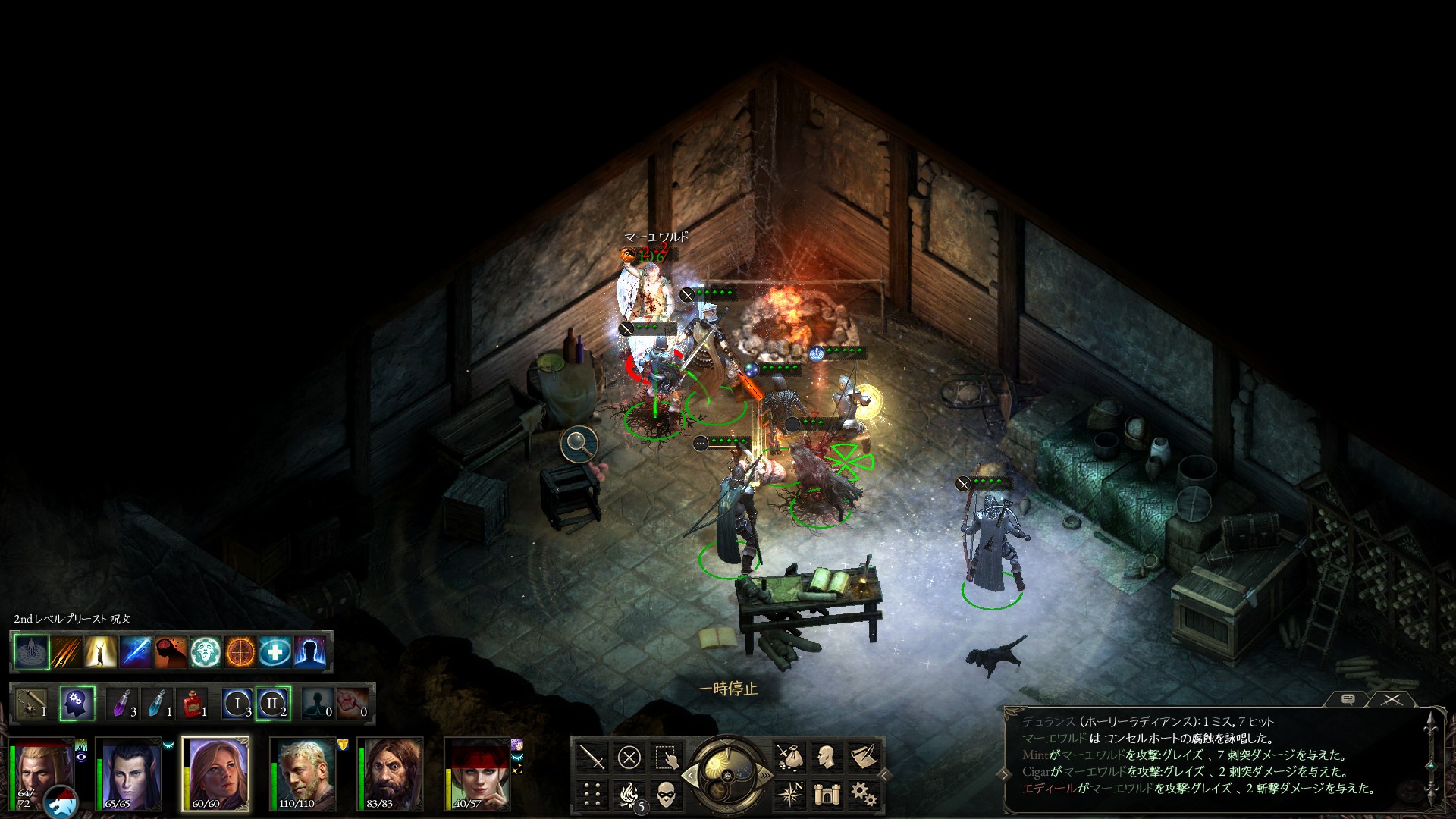Screen dimensions: 1456x819
Task: Switch to the dialogue log speech bubble tab
Action: point(1348,699)
